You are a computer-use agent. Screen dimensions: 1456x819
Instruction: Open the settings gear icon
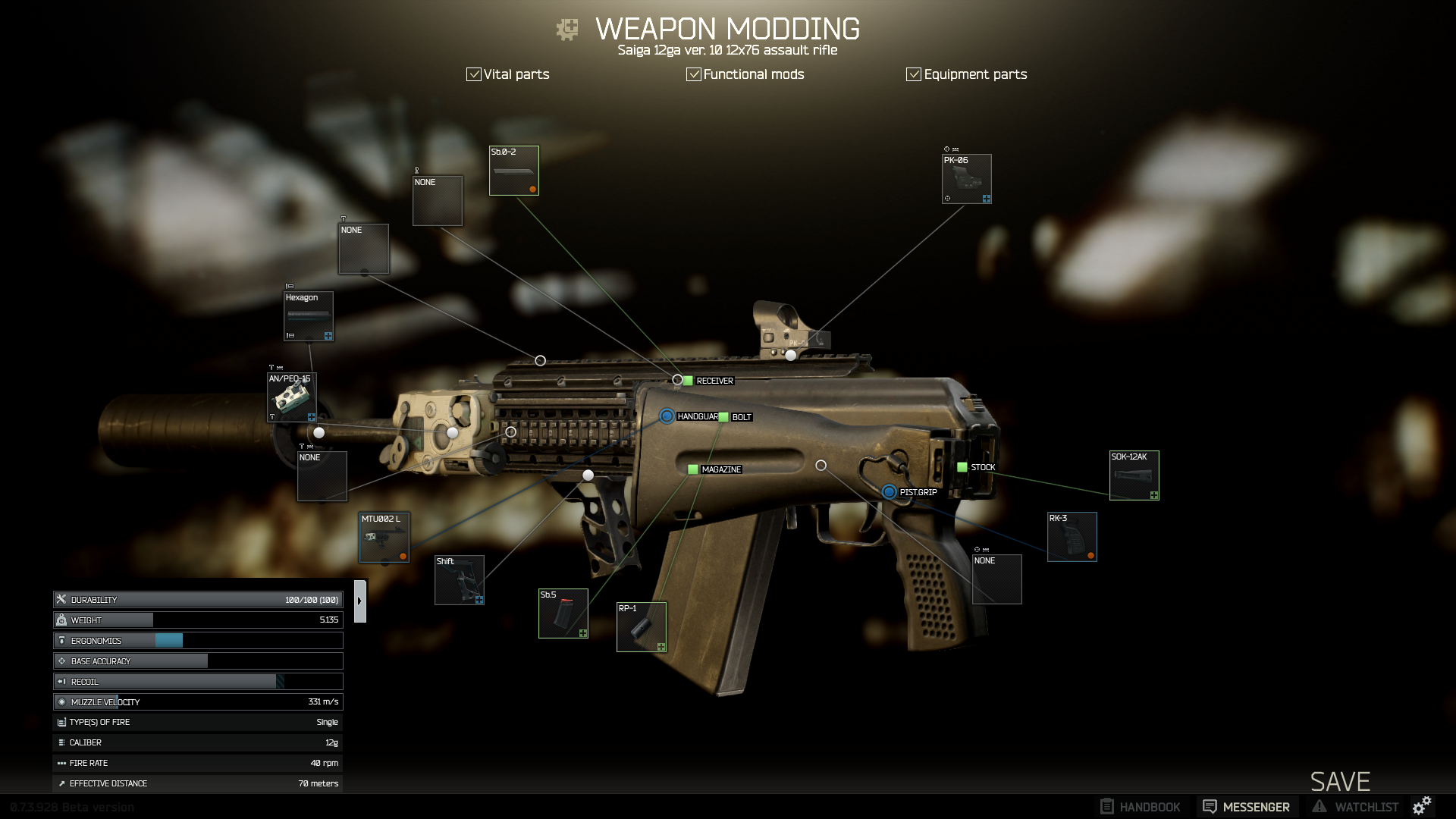[1422, 805]
